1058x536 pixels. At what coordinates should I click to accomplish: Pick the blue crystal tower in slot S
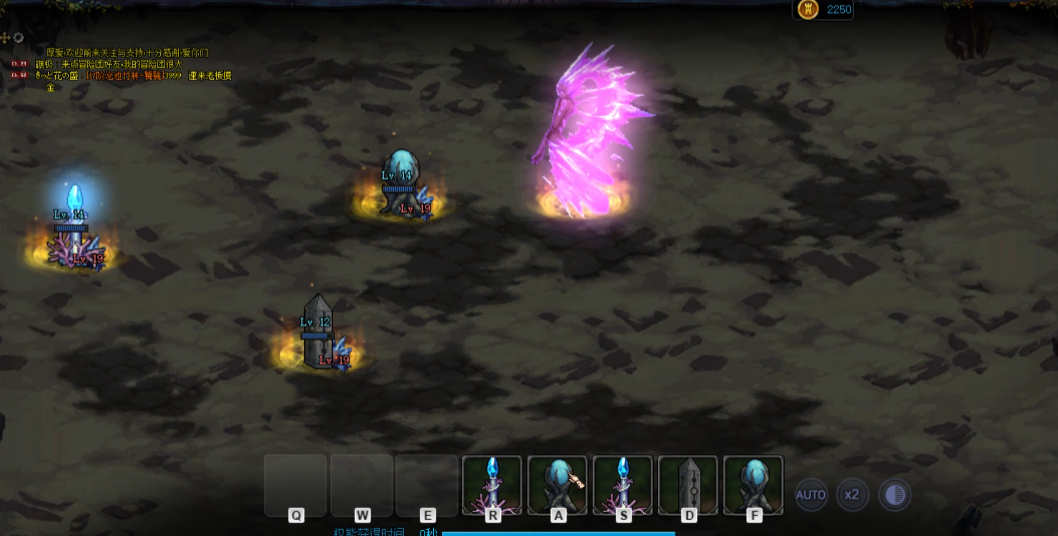pyautogui.click(x=623, y=485)
